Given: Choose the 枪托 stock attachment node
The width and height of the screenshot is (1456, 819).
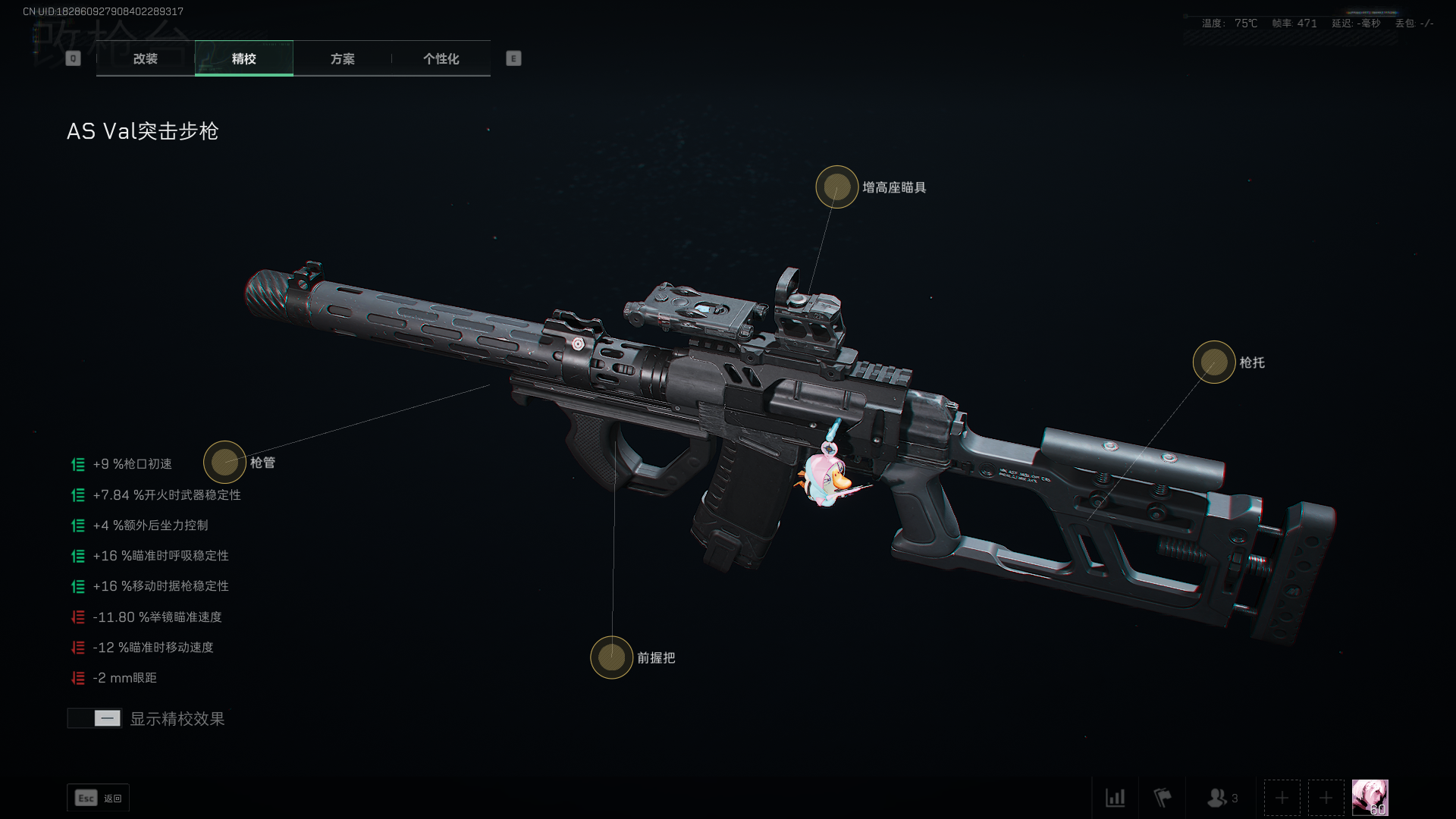Looking at the screenshot, I should (1213, 362).
